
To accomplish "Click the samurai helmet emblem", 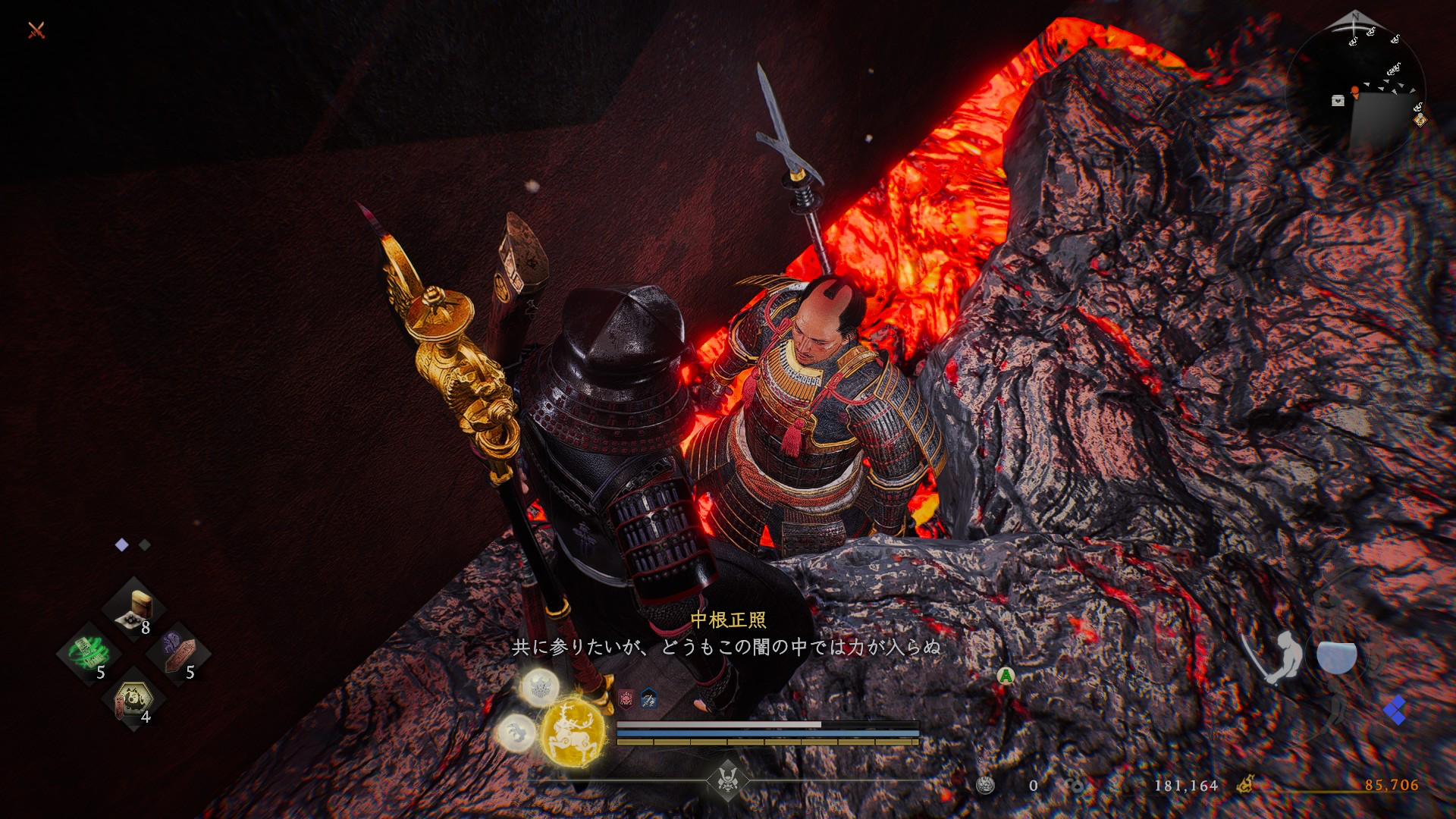I will [x=727, y=780].
